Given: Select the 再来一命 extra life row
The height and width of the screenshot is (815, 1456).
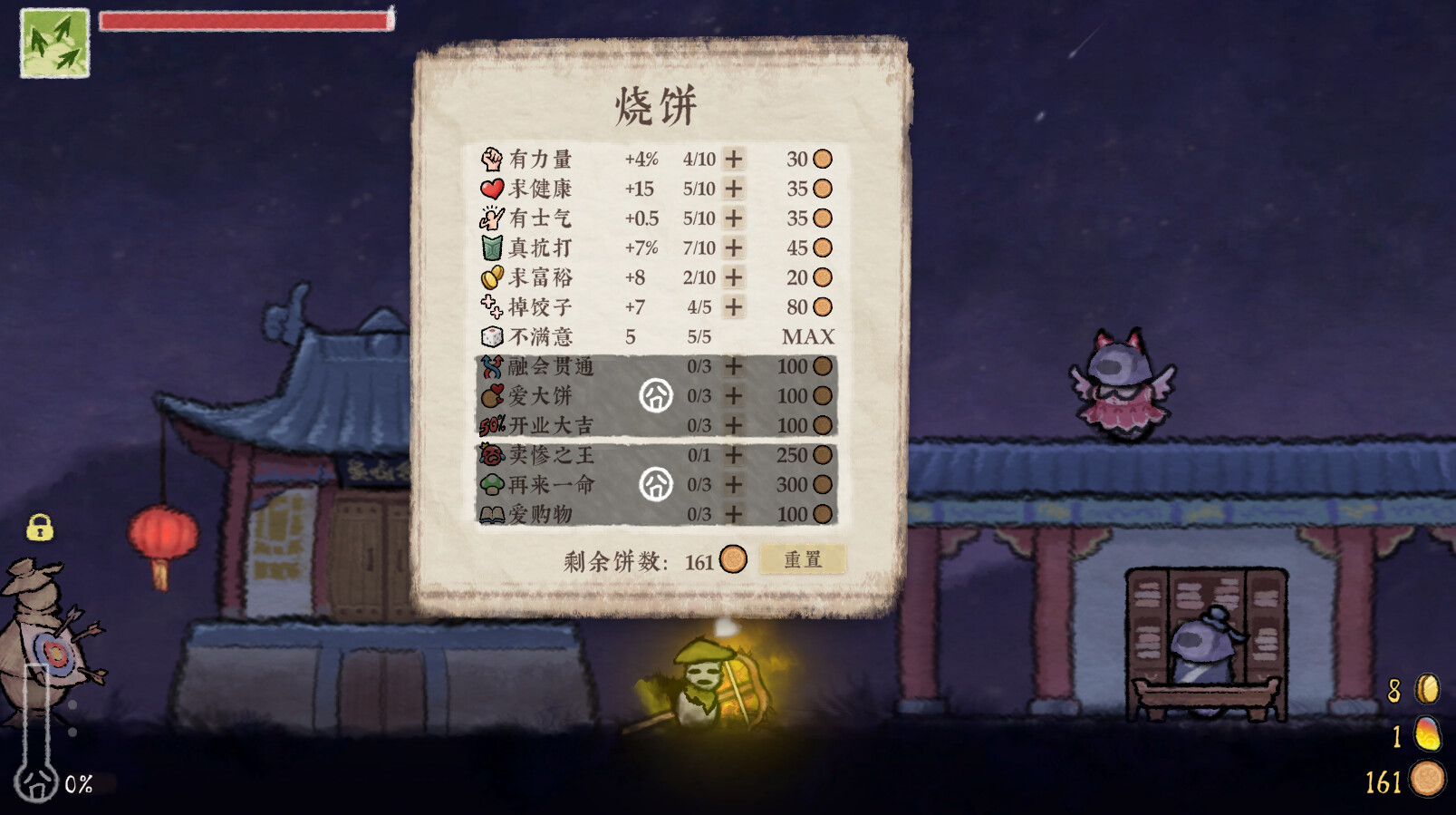Looking at the screenshot, I should [551, 485].
